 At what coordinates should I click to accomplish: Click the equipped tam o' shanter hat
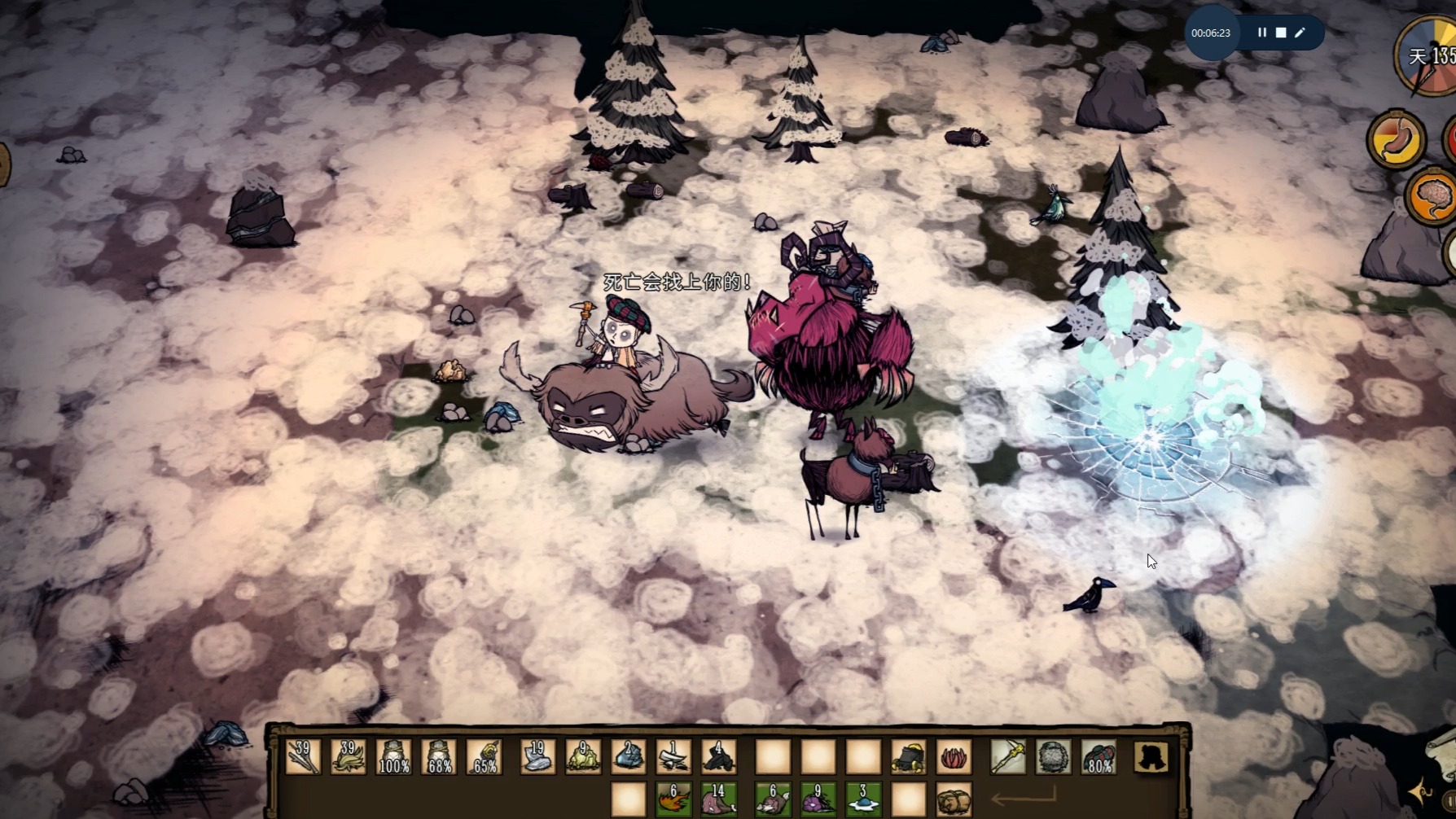pos(1099,757)
